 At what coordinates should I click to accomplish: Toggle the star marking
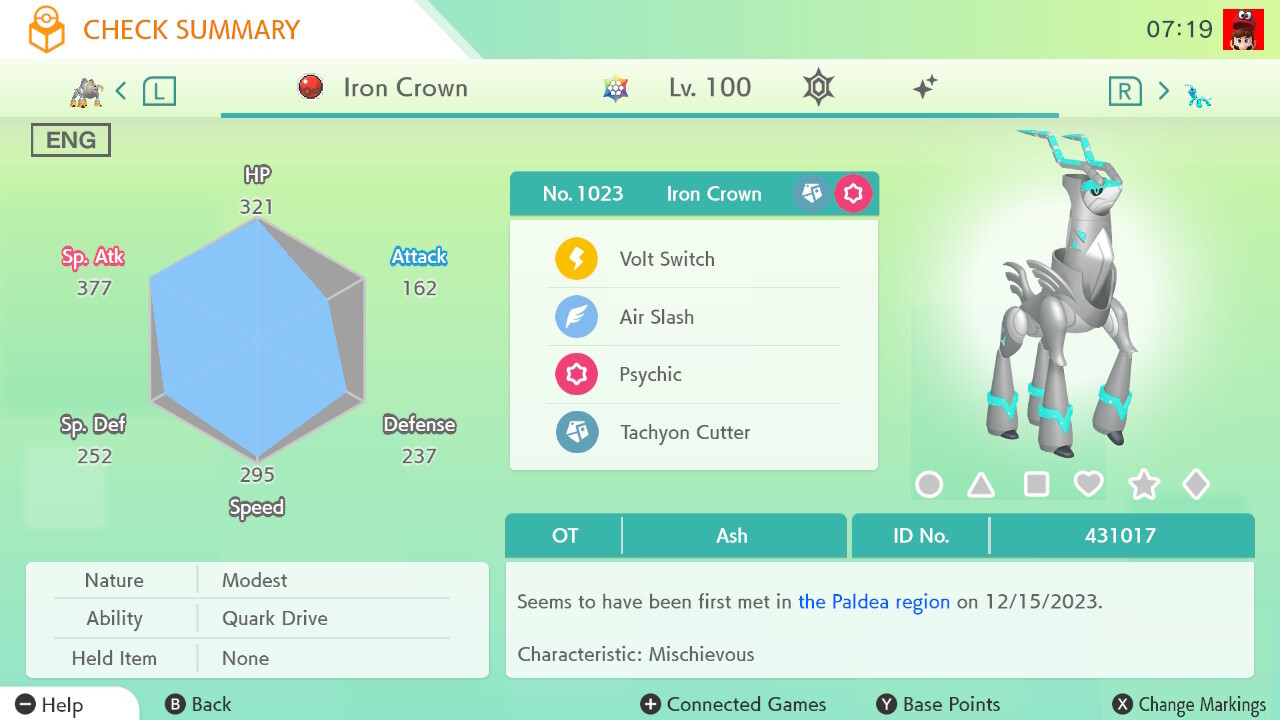pos(1143,485)
